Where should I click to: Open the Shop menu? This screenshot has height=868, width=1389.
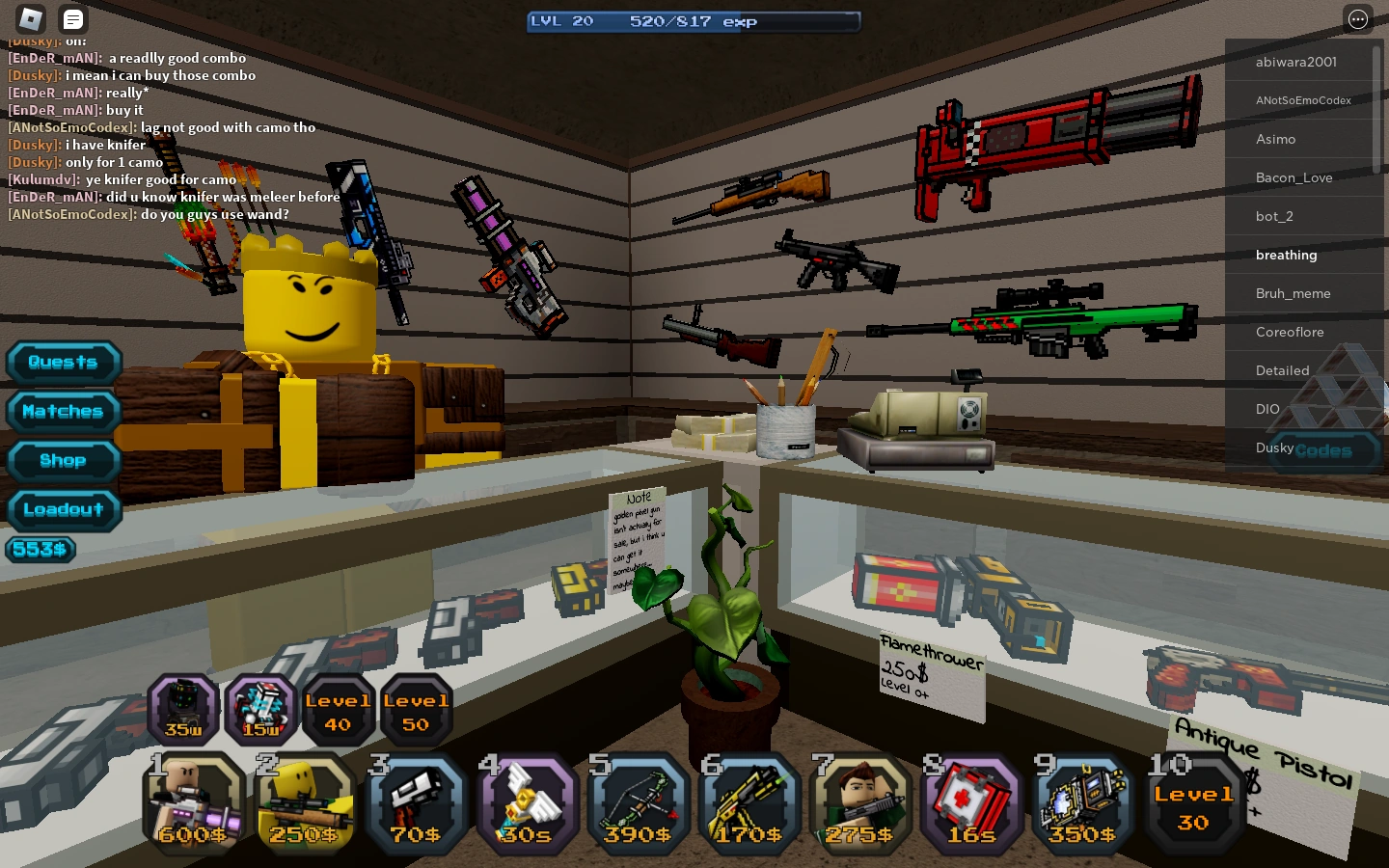pyautogui.click(x=63, y=461)
